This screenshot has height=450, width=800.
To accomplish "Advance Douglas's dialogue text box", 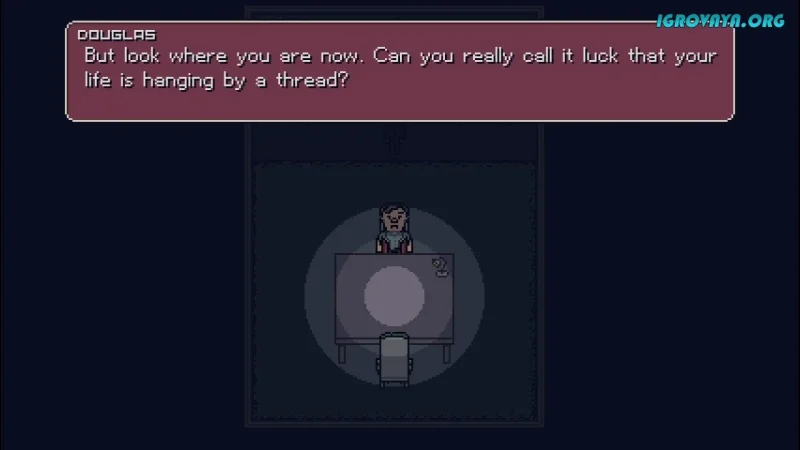I will 400,72.
